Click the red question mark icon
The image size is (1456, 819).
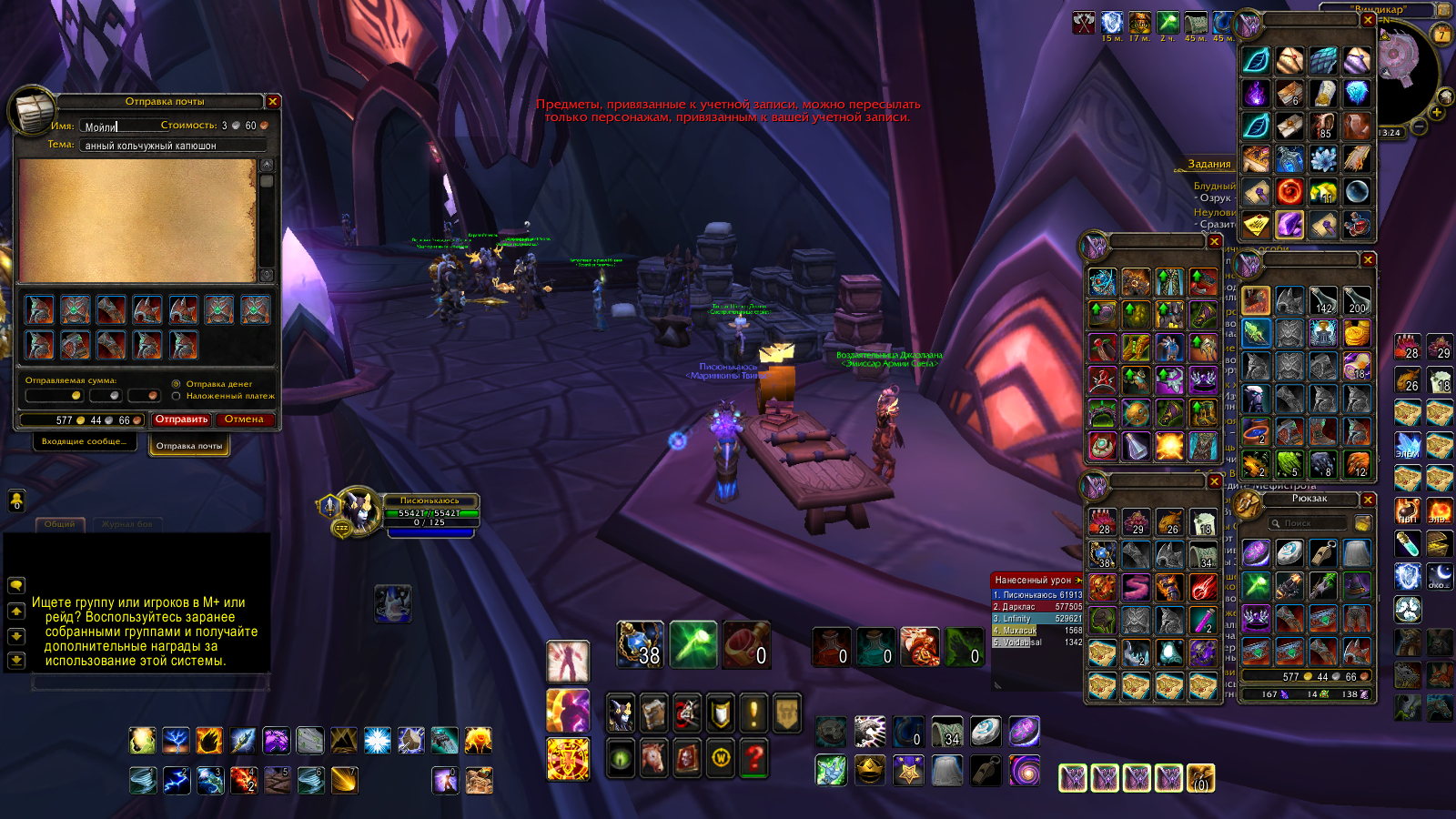pos(754,757)
